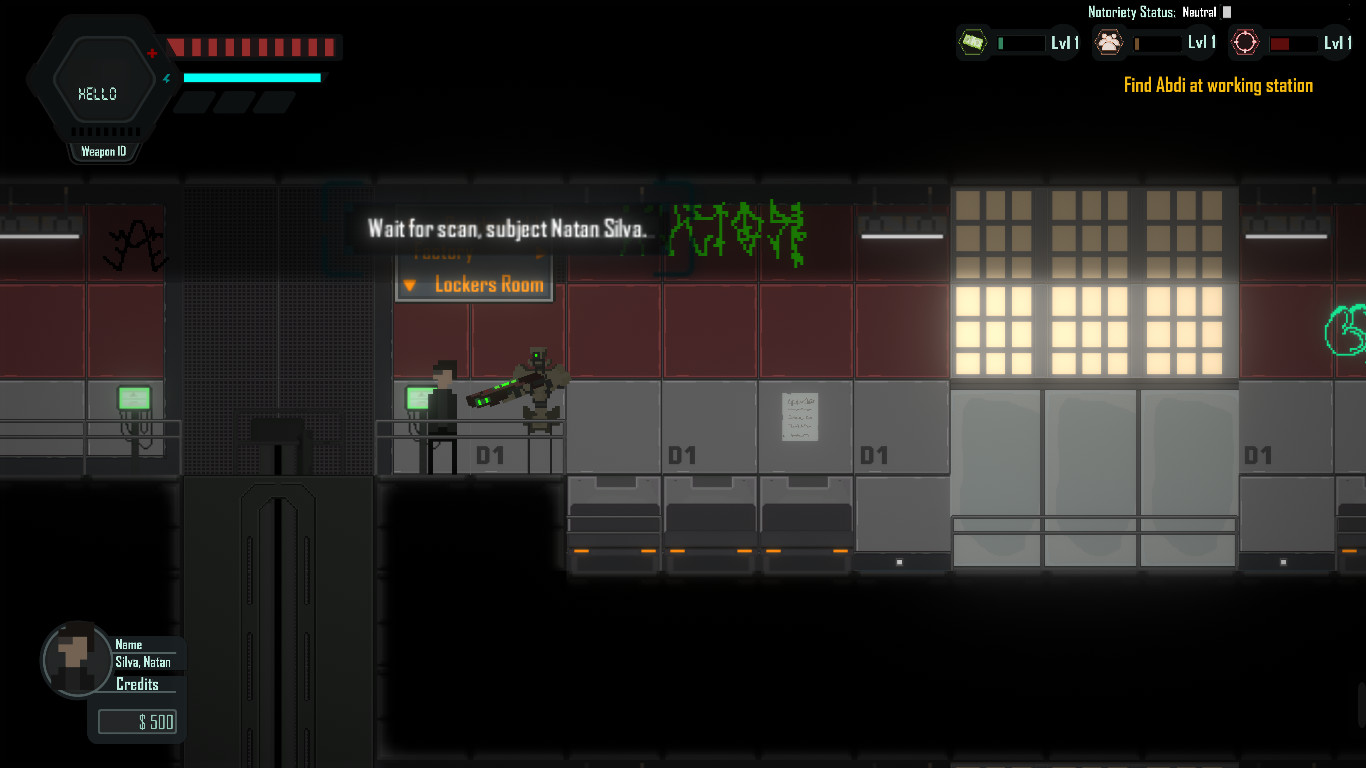Click the $500 credits field
This screenshot has height=768, width=1366.
pos(137,721)
